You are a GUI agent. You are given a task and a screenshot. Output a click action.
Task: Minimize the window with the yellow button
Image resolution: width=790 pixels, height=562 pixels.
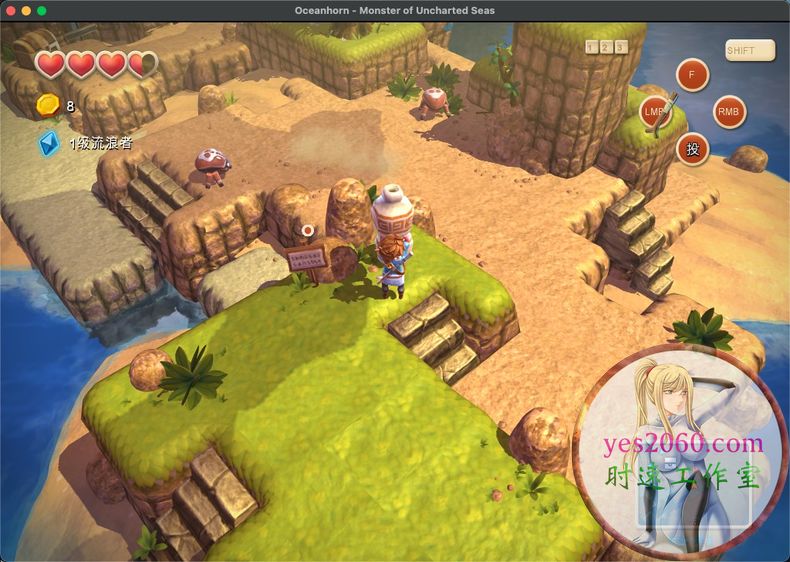[x=26, y=10]
